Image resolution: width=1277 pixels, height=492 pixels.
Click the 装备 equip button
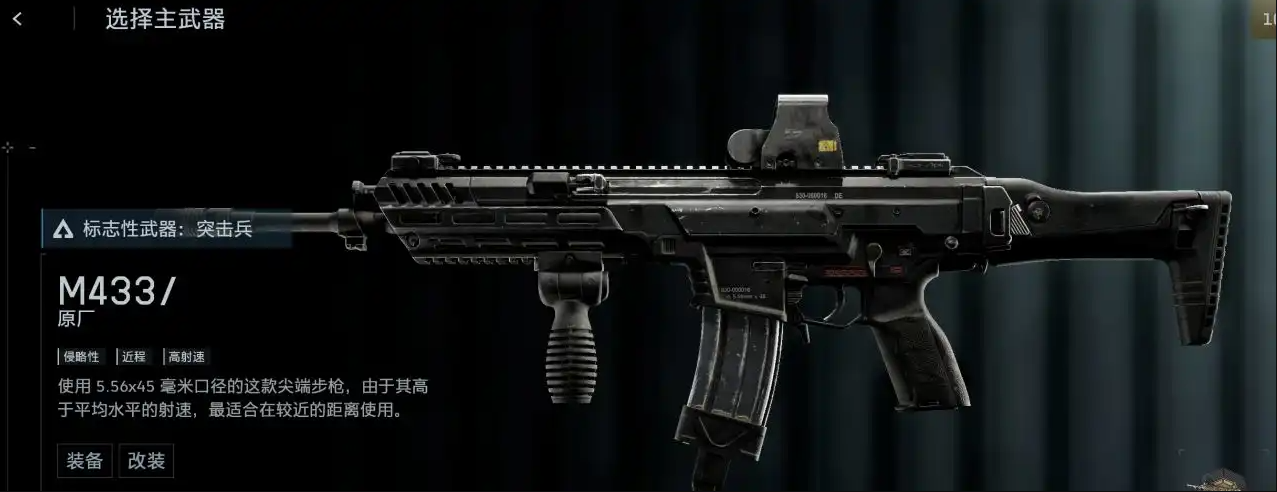(85, 461)
